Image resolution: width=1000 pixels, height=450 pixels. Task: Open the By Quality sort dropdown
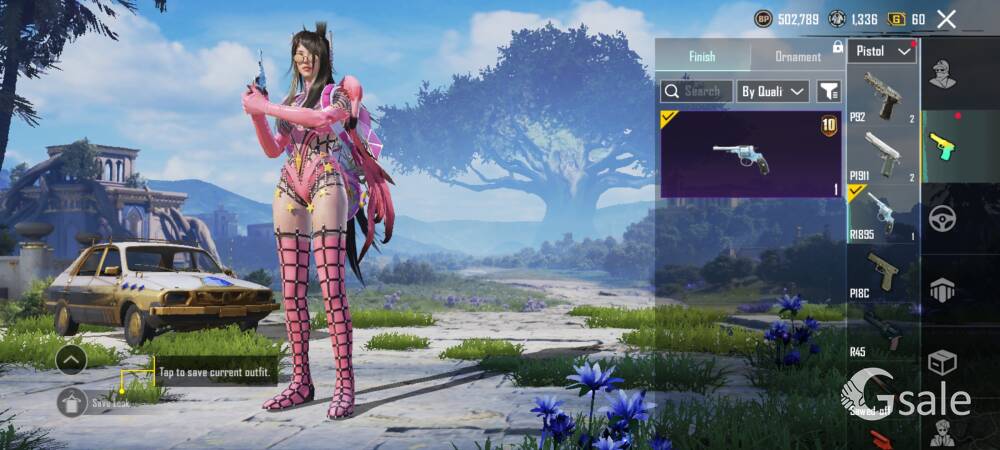(773, 91)
